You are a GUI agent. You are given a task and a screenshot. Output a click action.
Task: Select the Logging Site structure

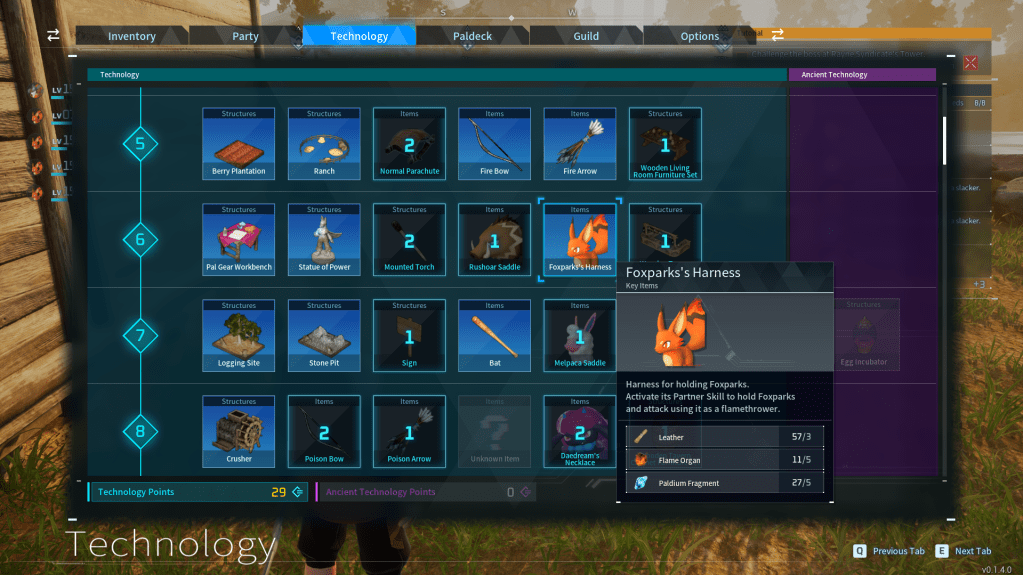(239, 336)
